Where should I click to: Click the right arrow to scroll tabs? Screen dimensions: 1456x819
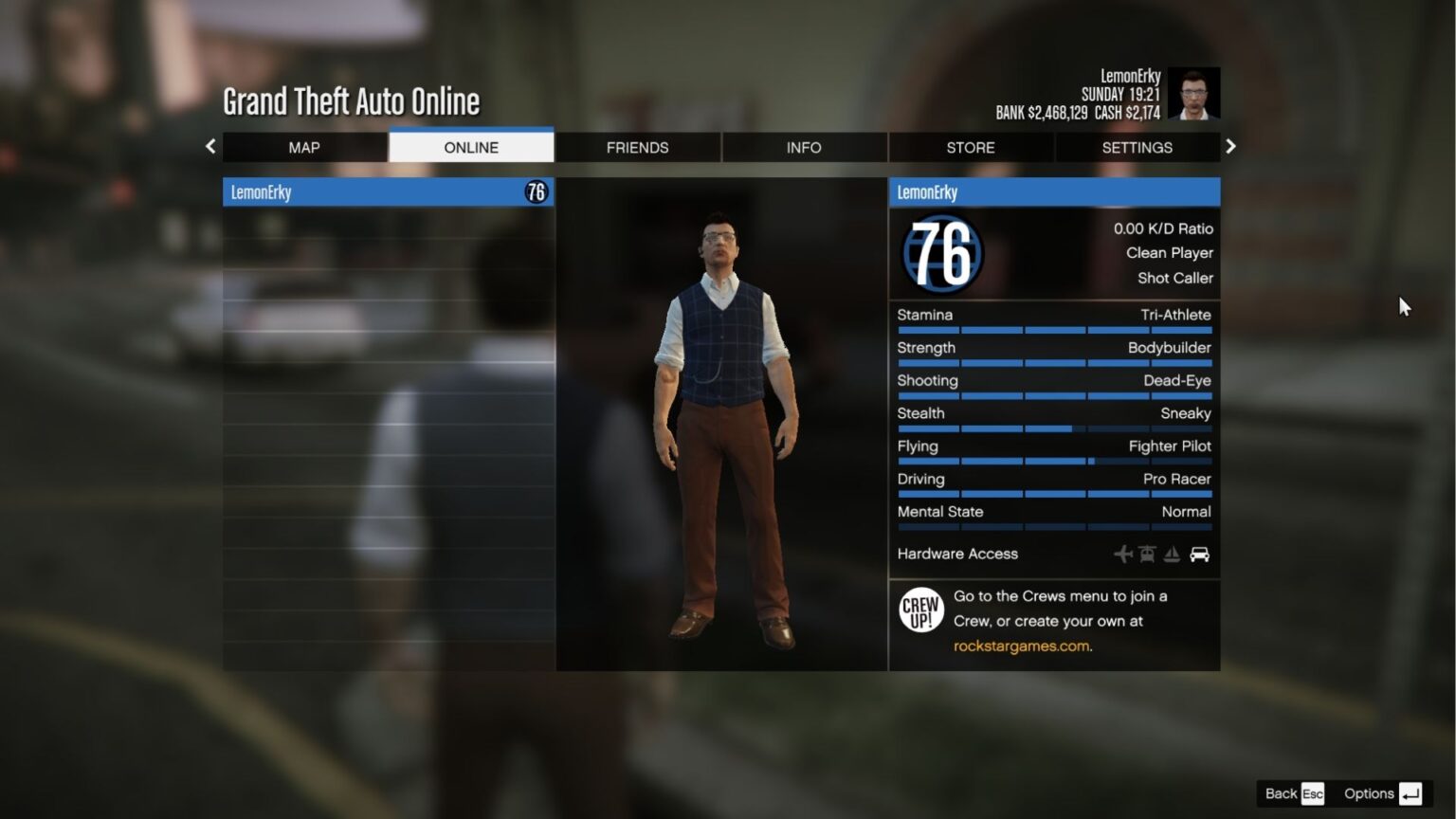(x=1230, y=146)
